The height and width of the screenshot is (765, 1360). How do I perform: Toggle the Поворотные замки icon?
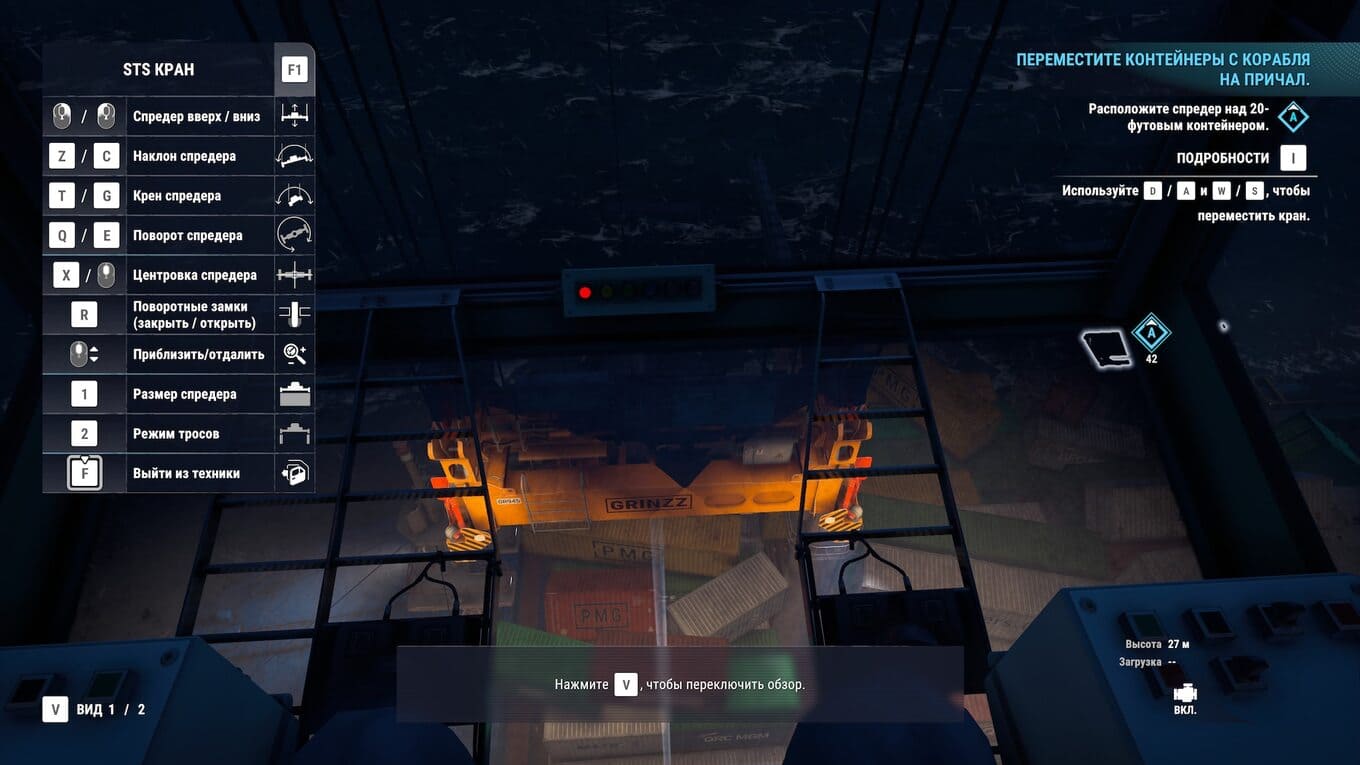(295, 315)
